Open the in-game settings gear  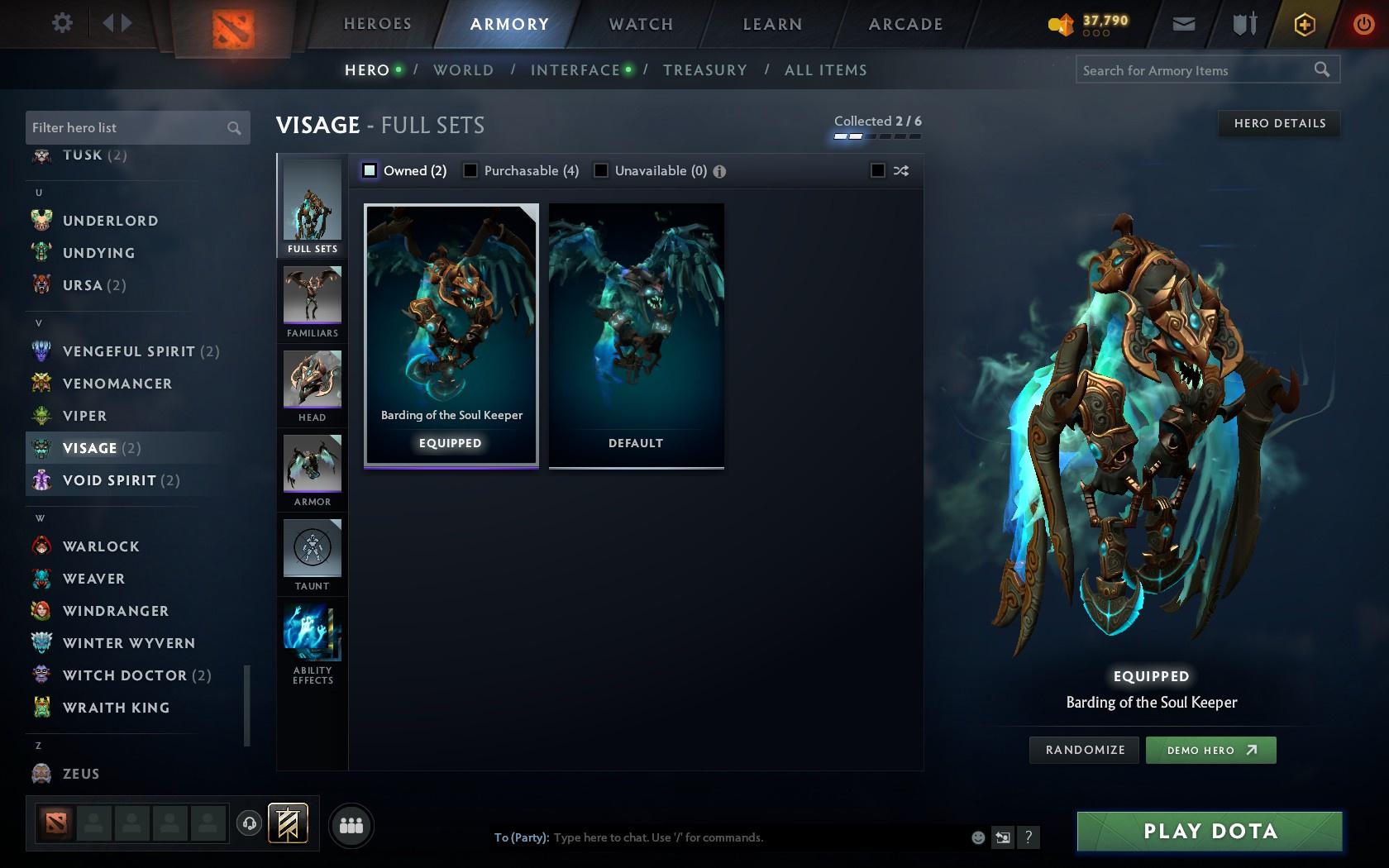[x=60, y=23]
